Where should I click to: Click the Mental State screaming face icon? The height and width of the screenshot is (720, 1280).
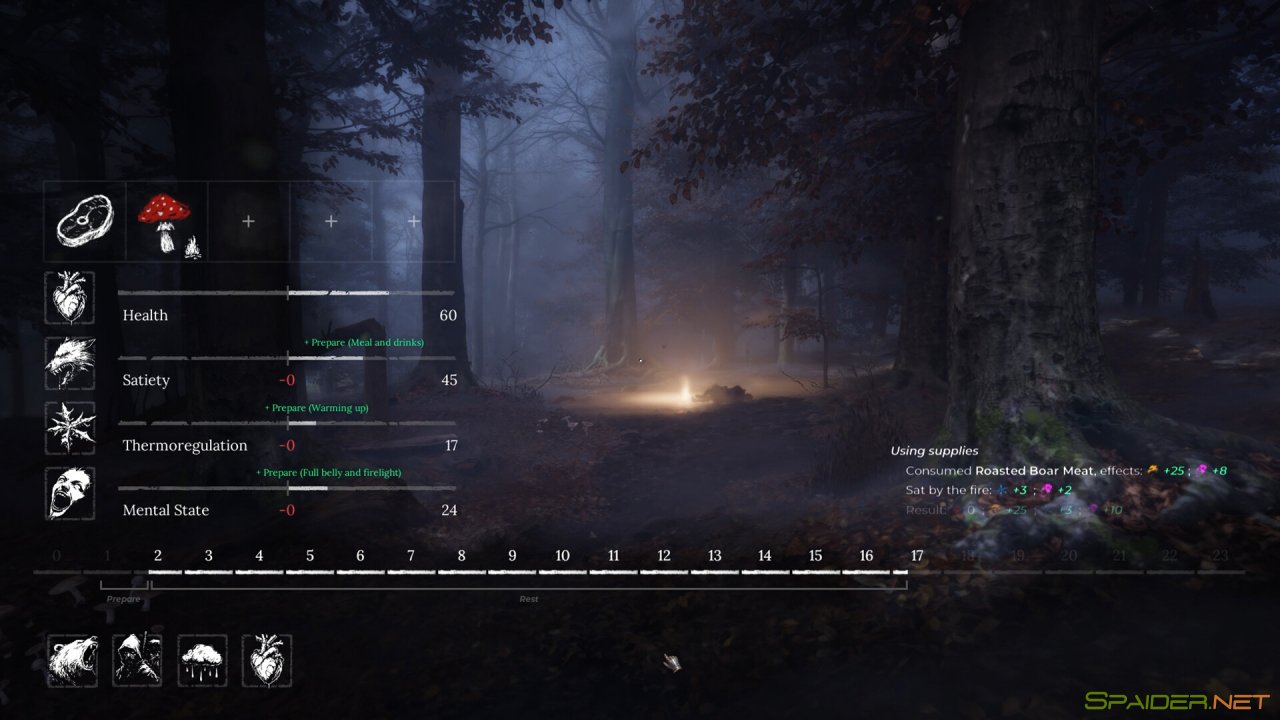click(x=70, y=493)
